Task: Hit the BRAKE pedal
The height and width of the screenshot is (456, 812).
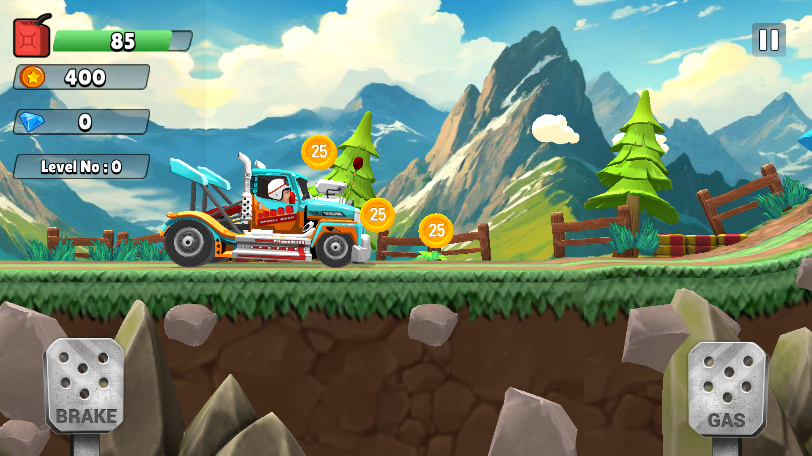Action: (86, 386)
